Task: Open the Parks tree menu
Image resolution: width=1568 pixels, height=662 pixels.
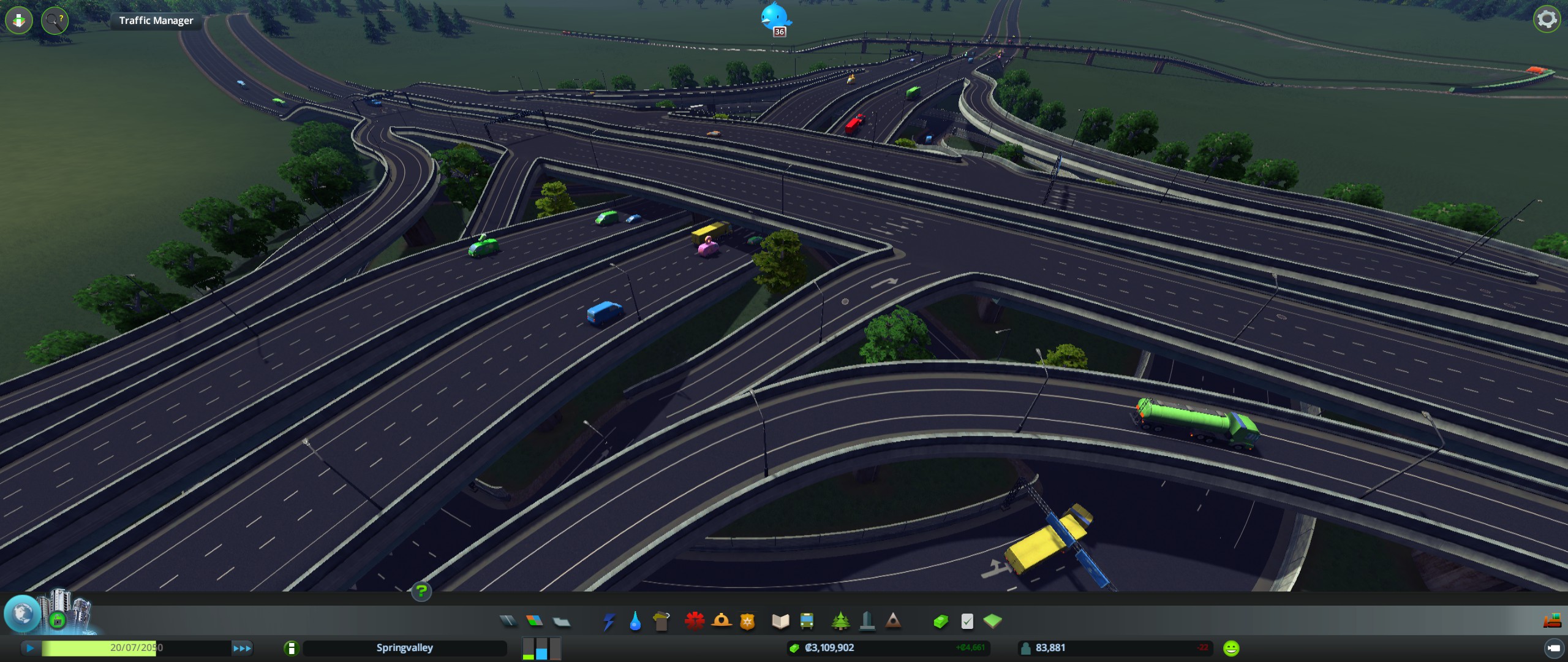Action: (x=840, y=622)
